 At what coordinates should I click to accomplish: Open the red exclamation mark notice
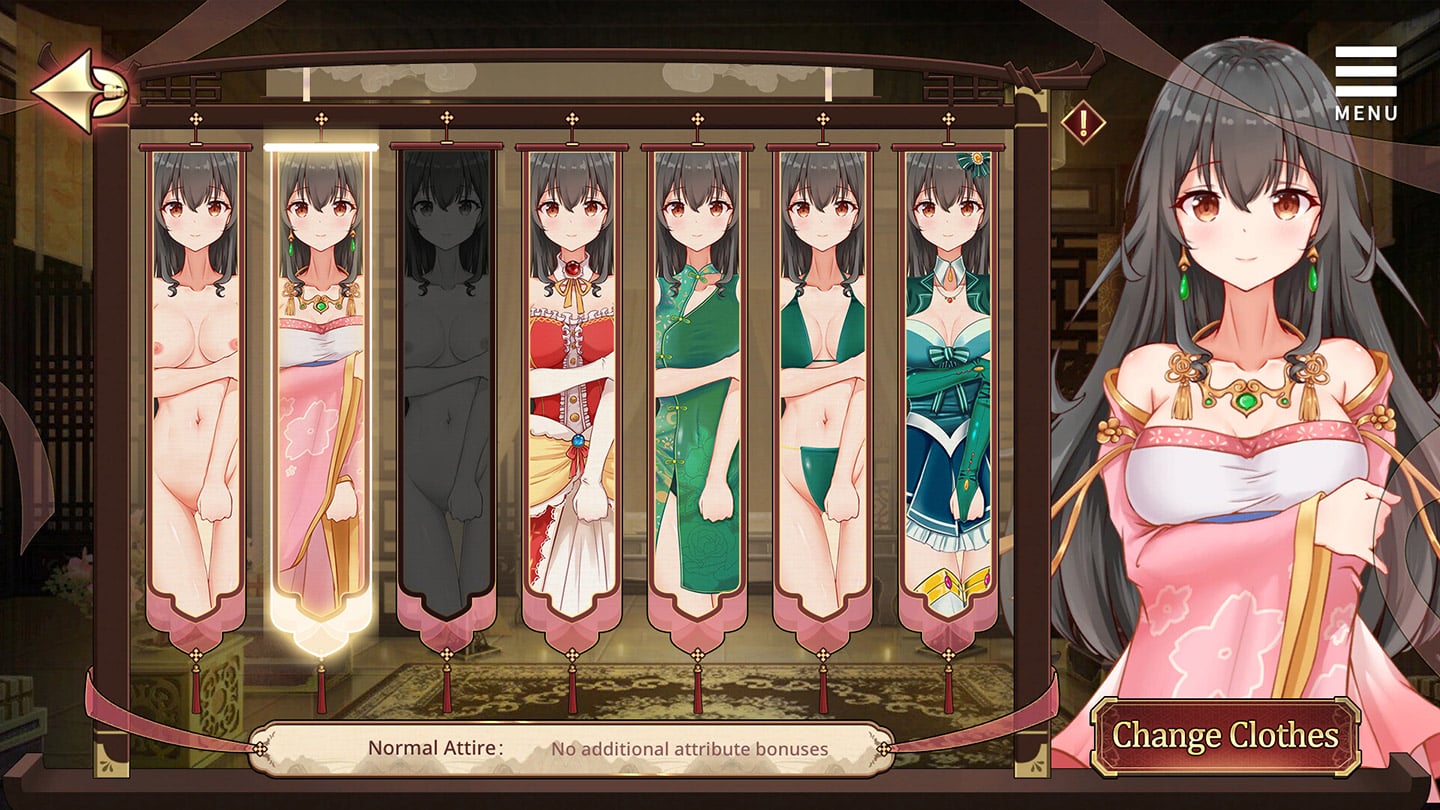coord(1083,124)
